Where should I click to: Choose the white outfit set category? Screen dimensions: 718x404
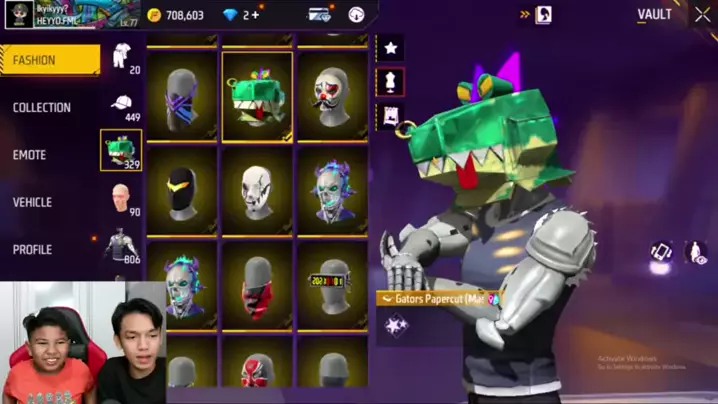[121, 57]
